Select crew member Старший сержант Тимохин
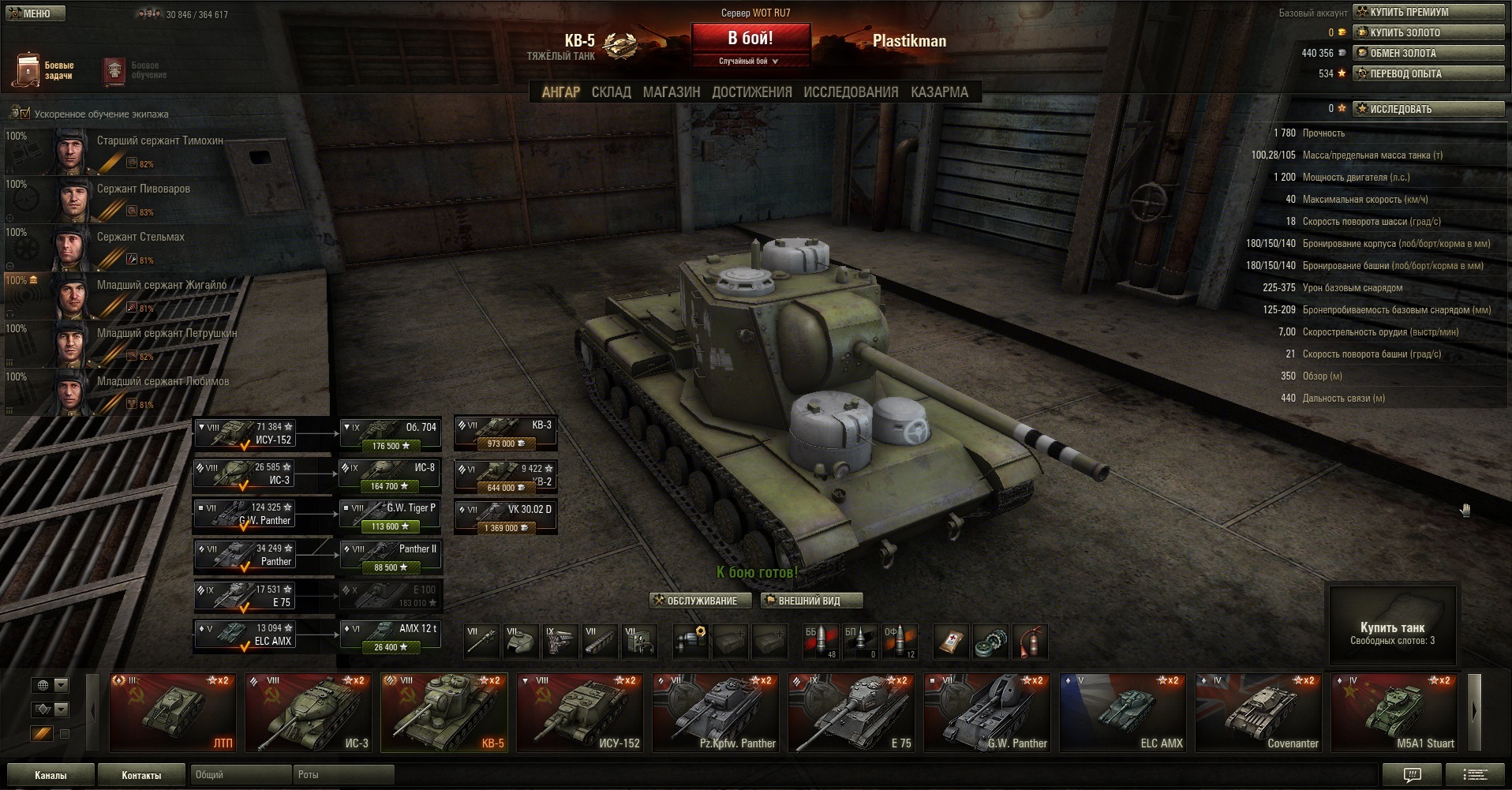 pyautogui.click(x=158, y=150)
